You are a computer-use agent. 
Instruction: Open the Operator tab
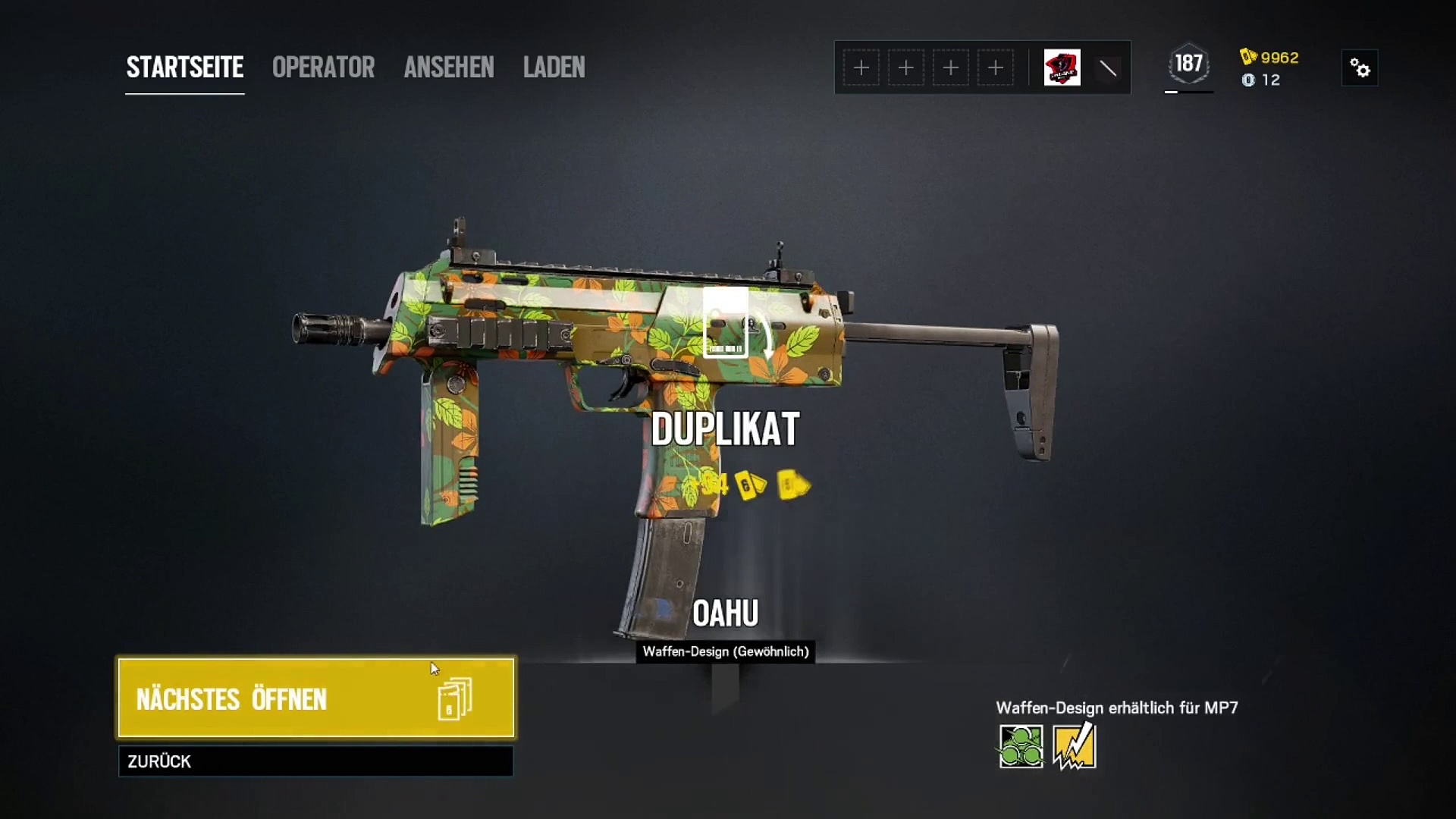pyautogui.click(x=323, y=67)
